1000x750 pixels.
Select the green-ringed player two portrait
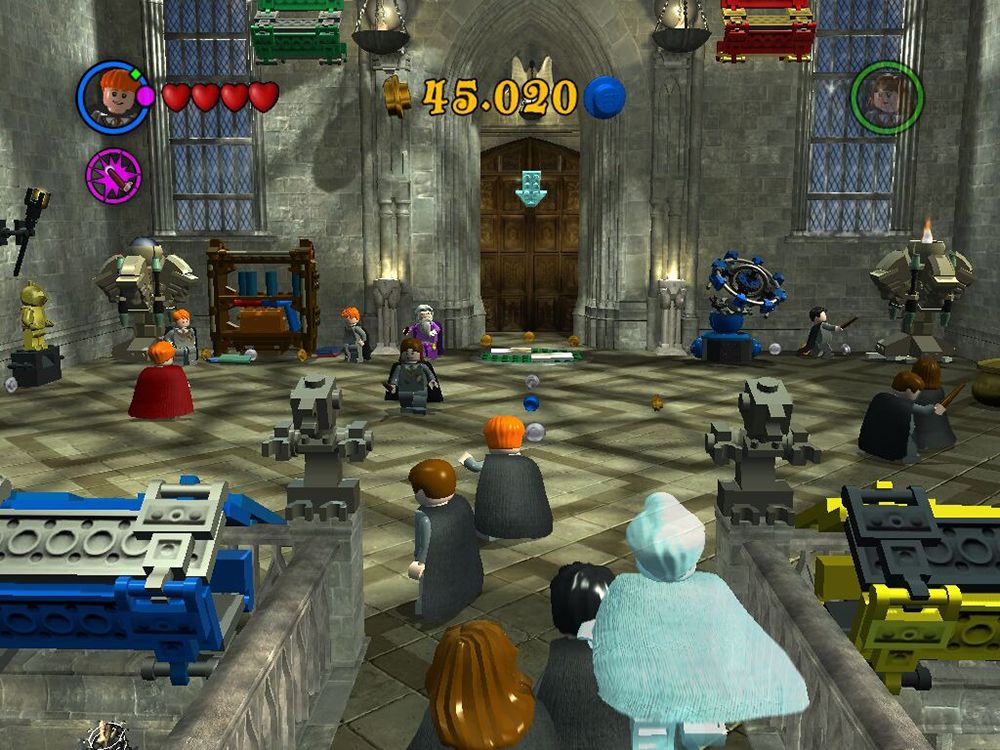click(x=887, y=98)
